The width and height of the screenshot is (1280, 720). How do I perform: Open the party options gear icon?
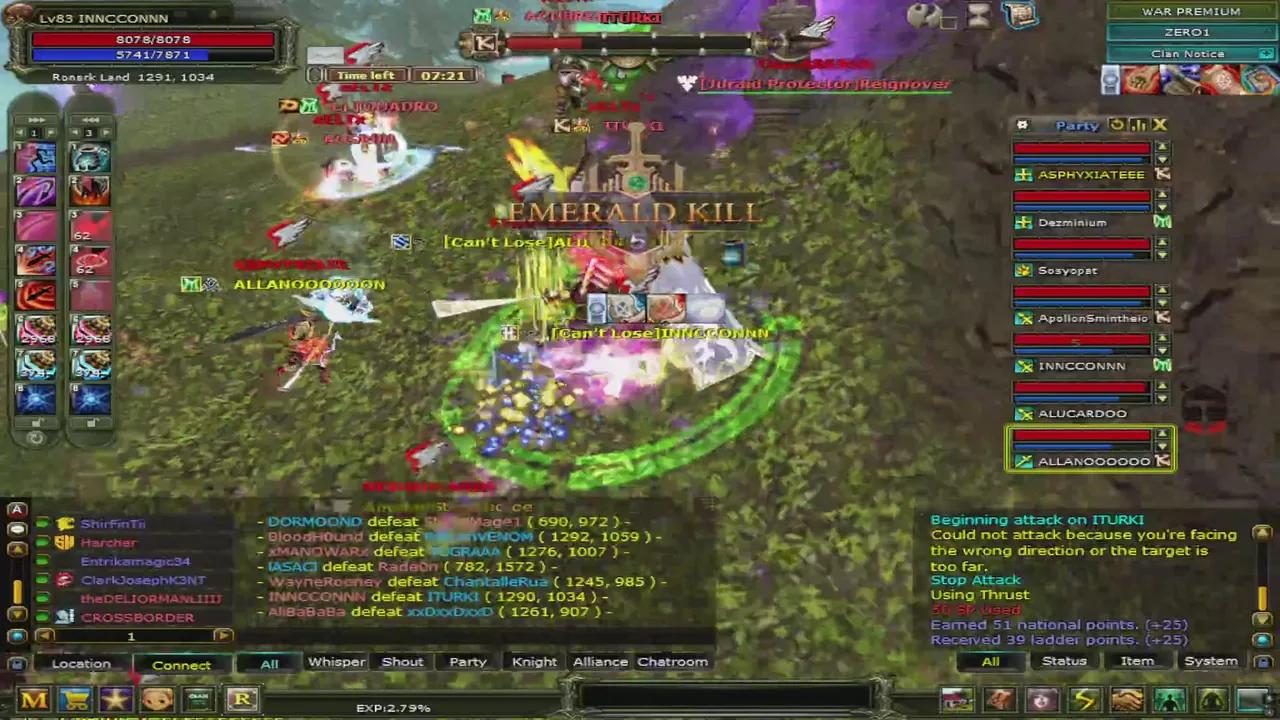click(1022, 125)
